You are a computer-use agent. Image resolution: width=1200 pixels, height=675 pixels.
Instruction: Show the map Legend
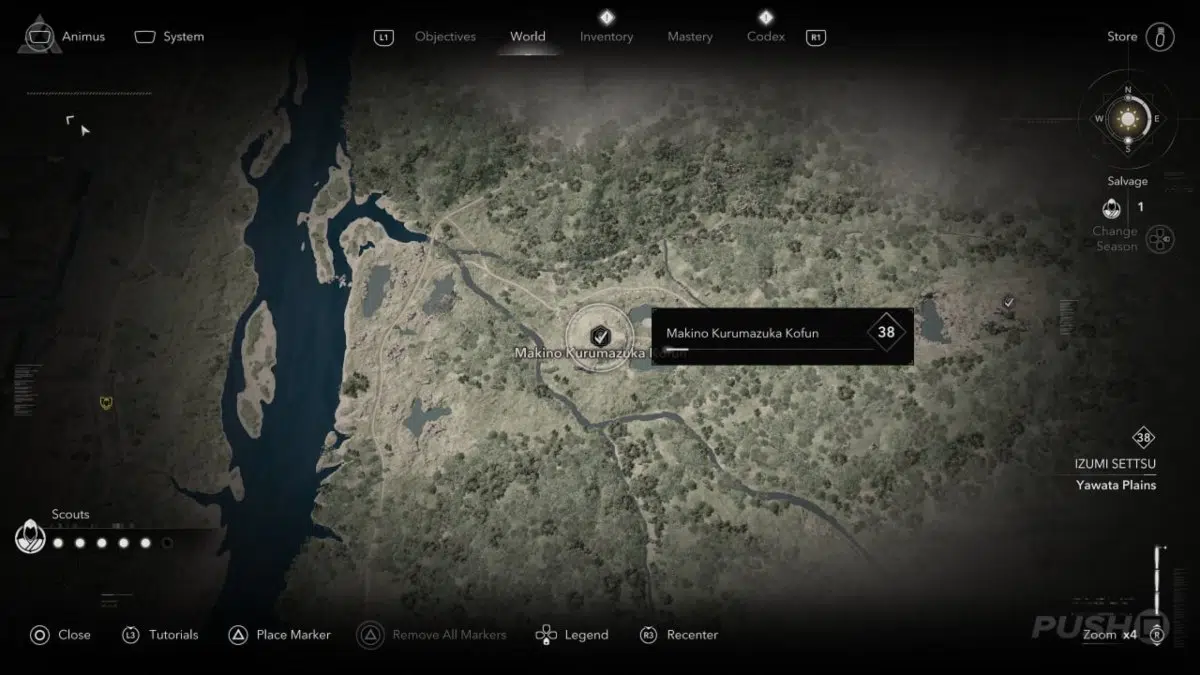click(x=573, y=635)
